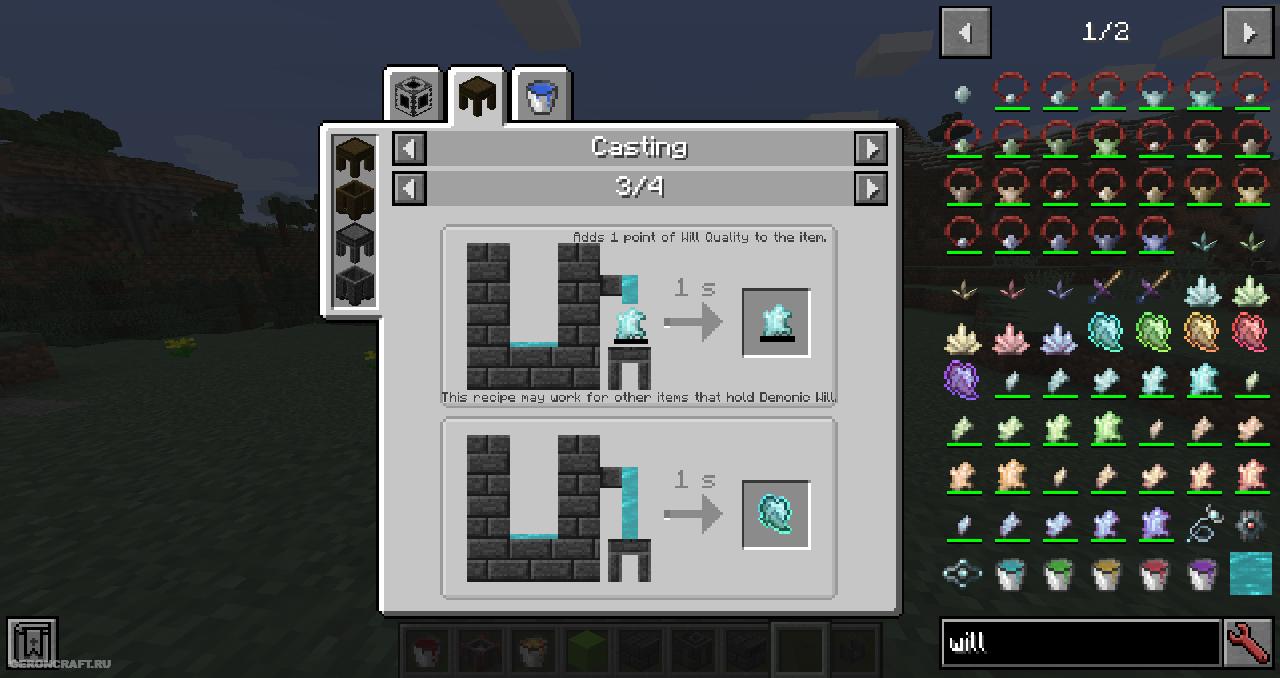
Task: Advance the item list to the next page
Action: [1248, 33]
